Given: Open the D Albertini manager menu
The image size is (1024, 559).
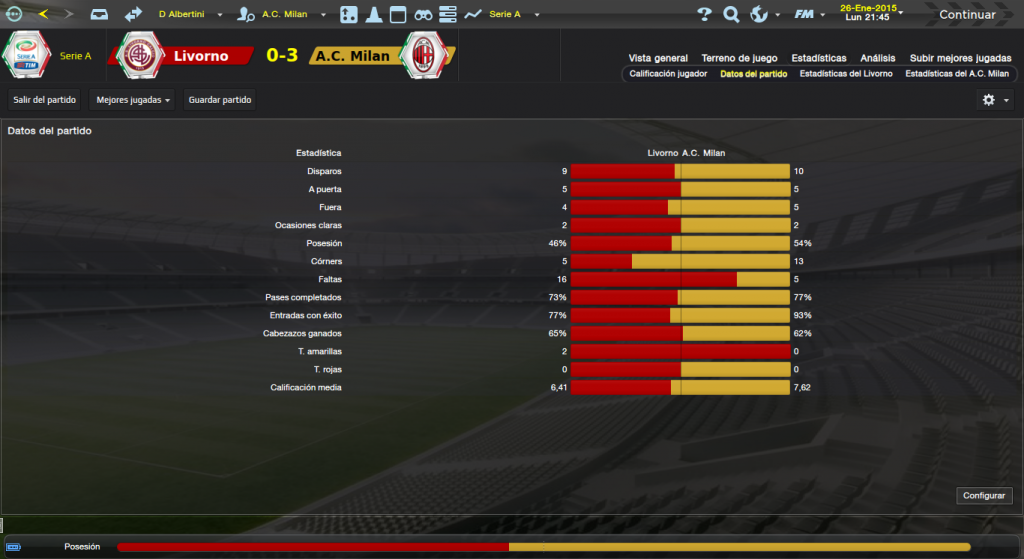Looking at the screenshot, I should click(x=188, y=15).
